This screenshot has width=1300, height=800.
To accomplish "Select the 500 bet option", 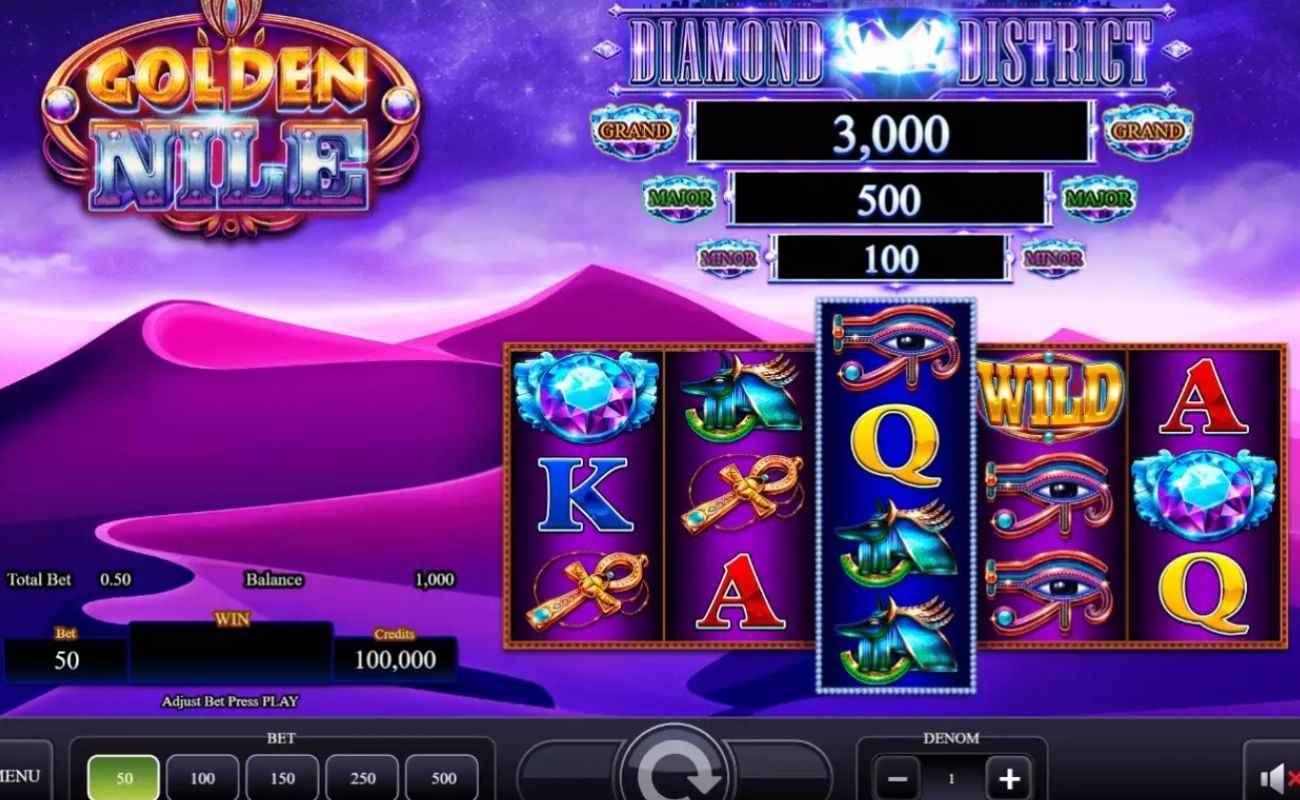I will [442, 777].
